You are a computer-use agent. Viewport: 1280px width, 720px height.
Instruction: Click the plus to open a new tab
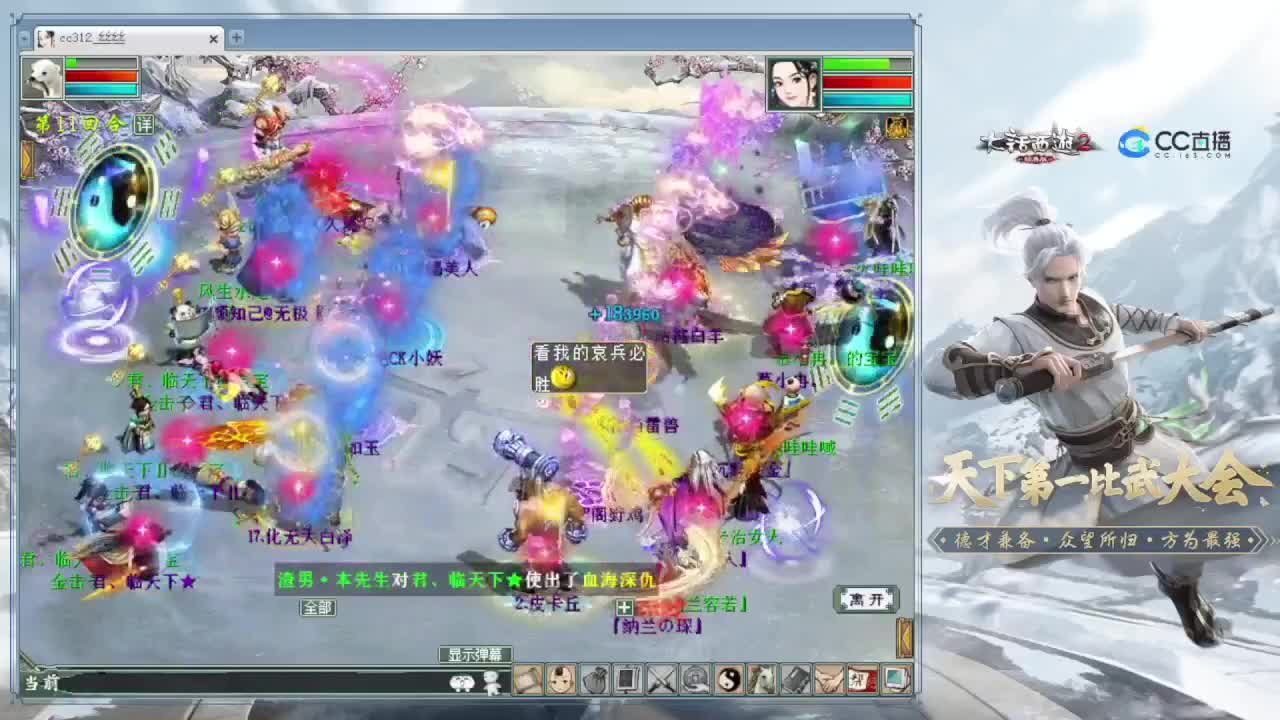[x=237, y=39]
